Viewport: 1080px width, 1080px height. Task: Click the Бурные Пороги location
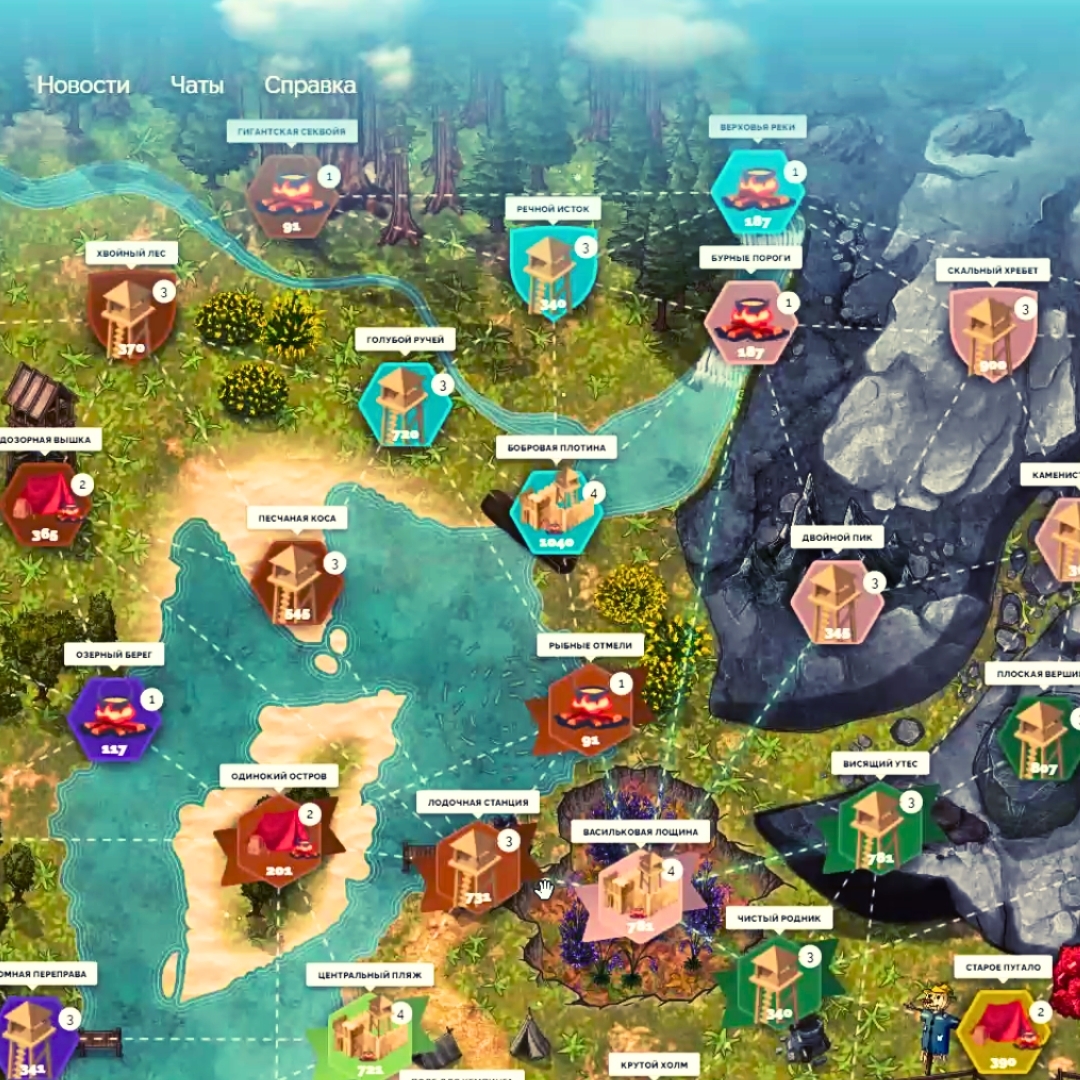[751, 321]
